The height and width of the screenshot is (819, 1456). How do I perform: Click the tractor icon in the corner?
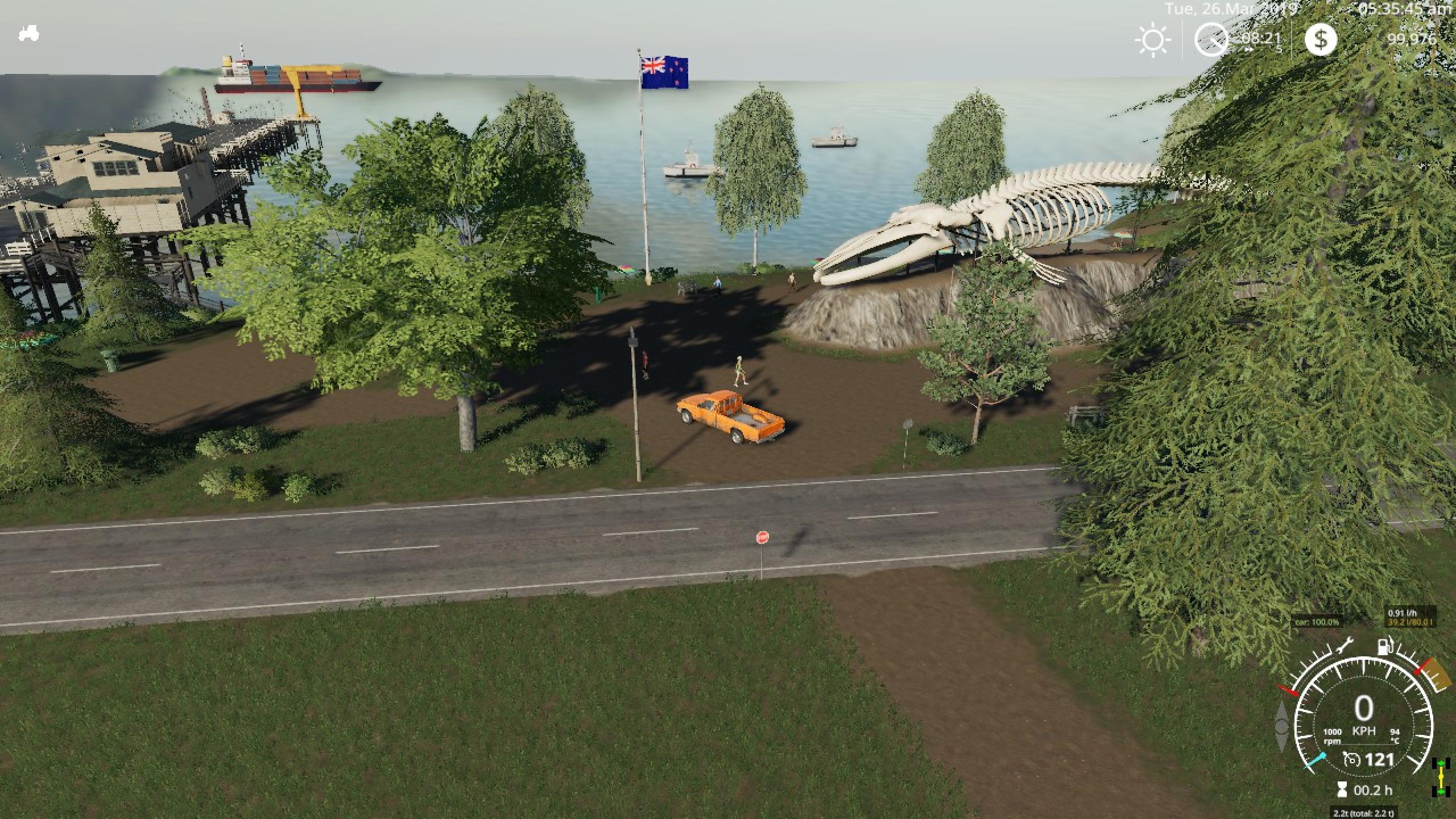coord(28,34)
